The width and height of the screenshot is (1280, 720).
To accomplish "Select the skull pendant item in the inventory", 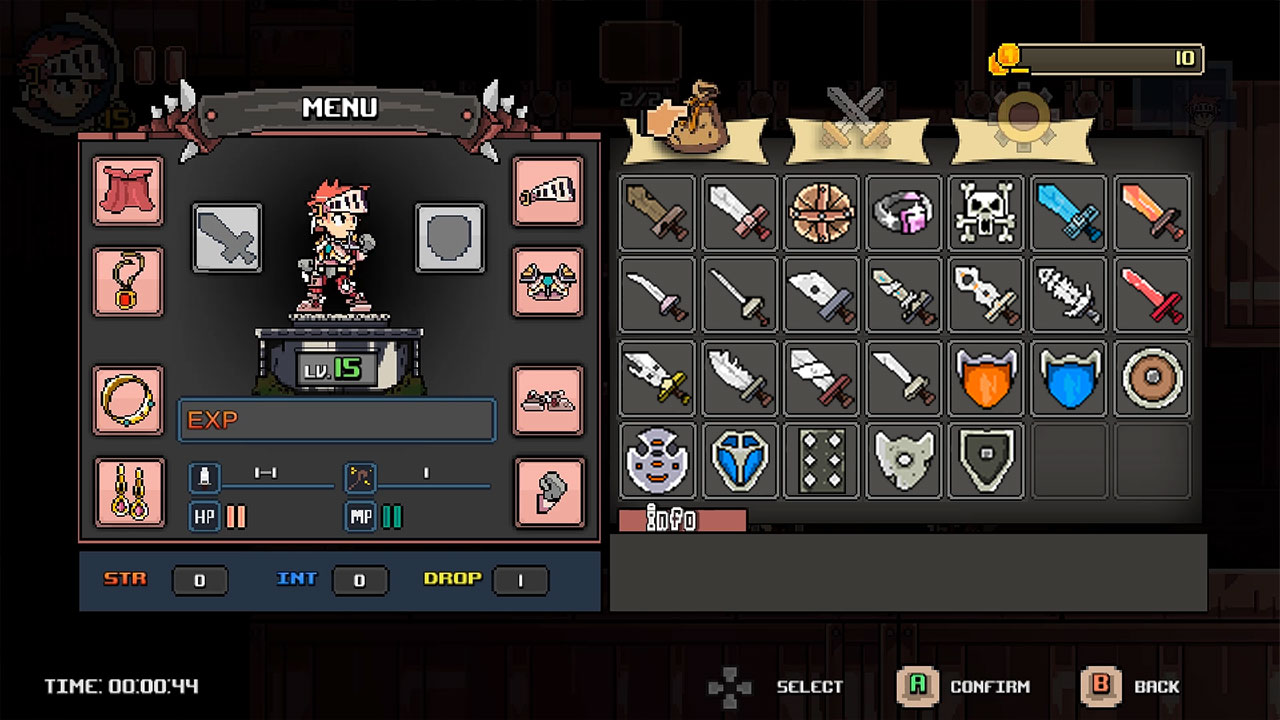I will [x=985, y=214].
